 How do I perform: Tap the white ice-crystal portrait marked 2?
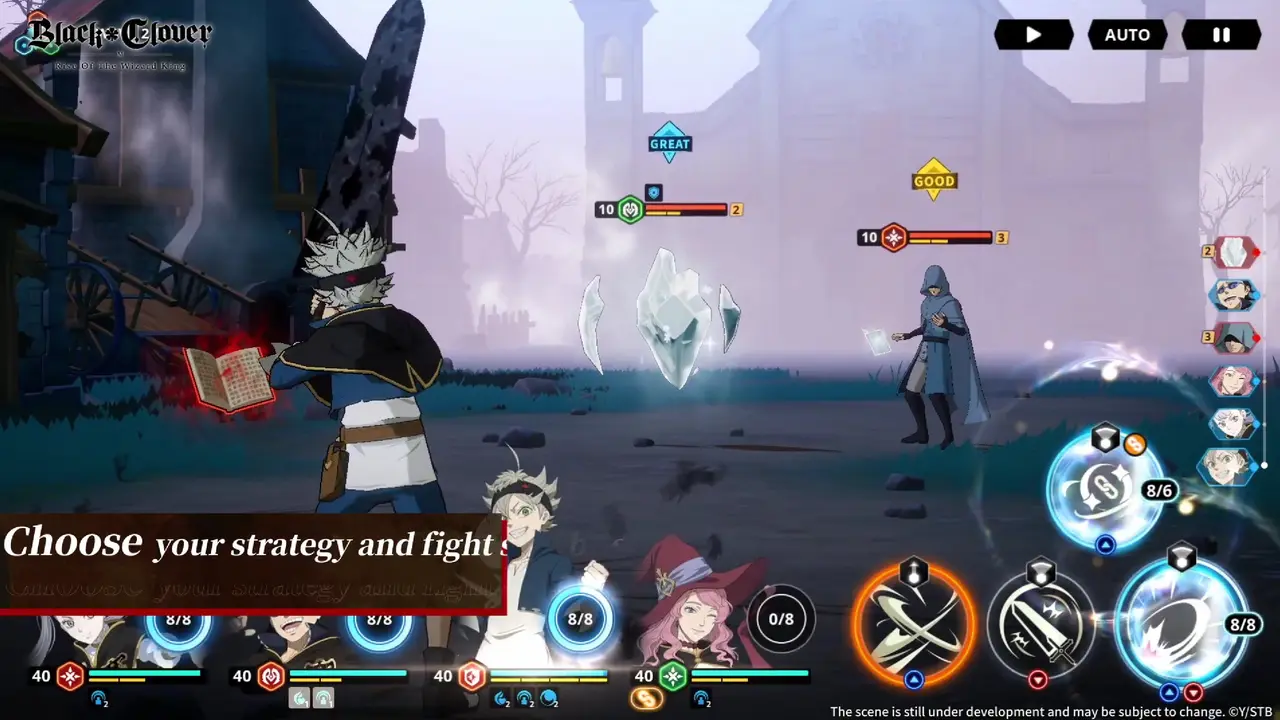click(x=1233, y=252)
